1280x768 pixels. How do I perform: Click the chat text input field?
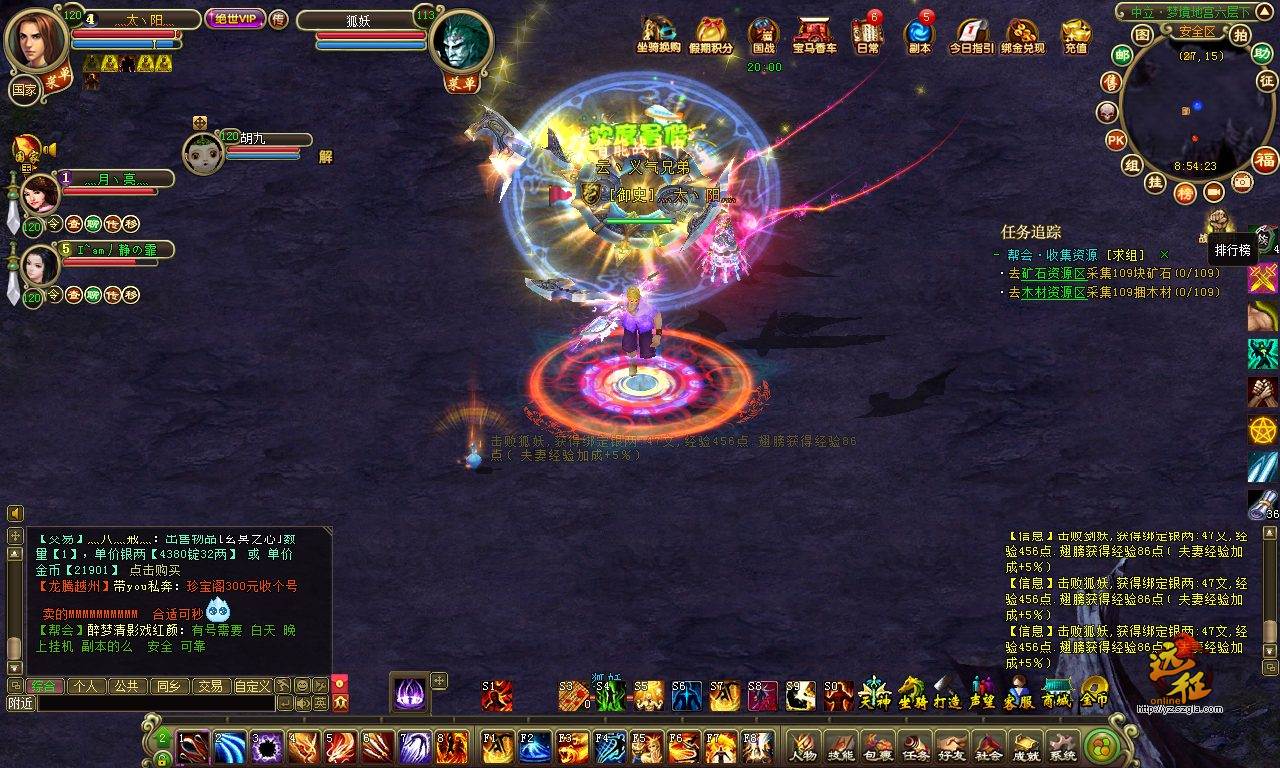155,703
